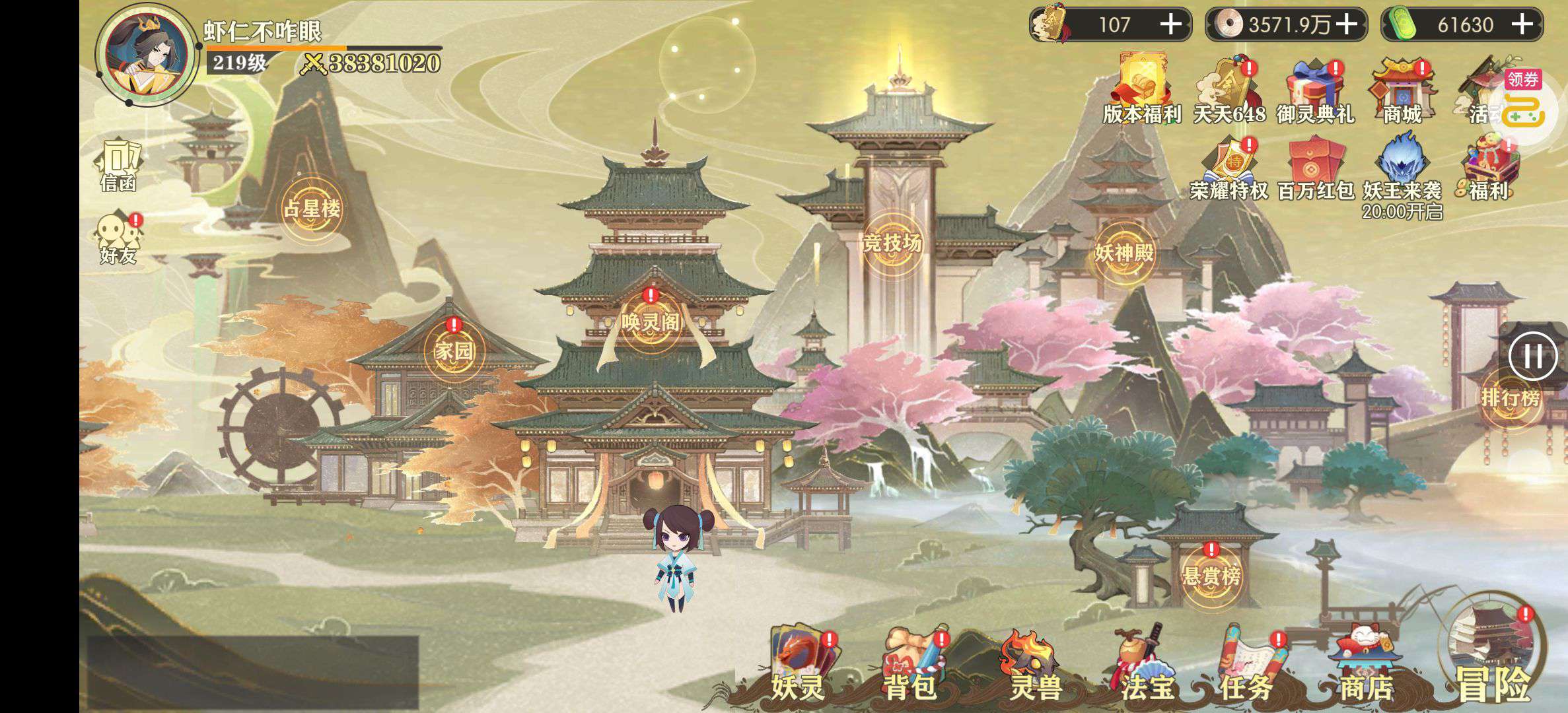Open the 悬赏榜 bounty board
1568x713 pixels.
(1211, 576)
